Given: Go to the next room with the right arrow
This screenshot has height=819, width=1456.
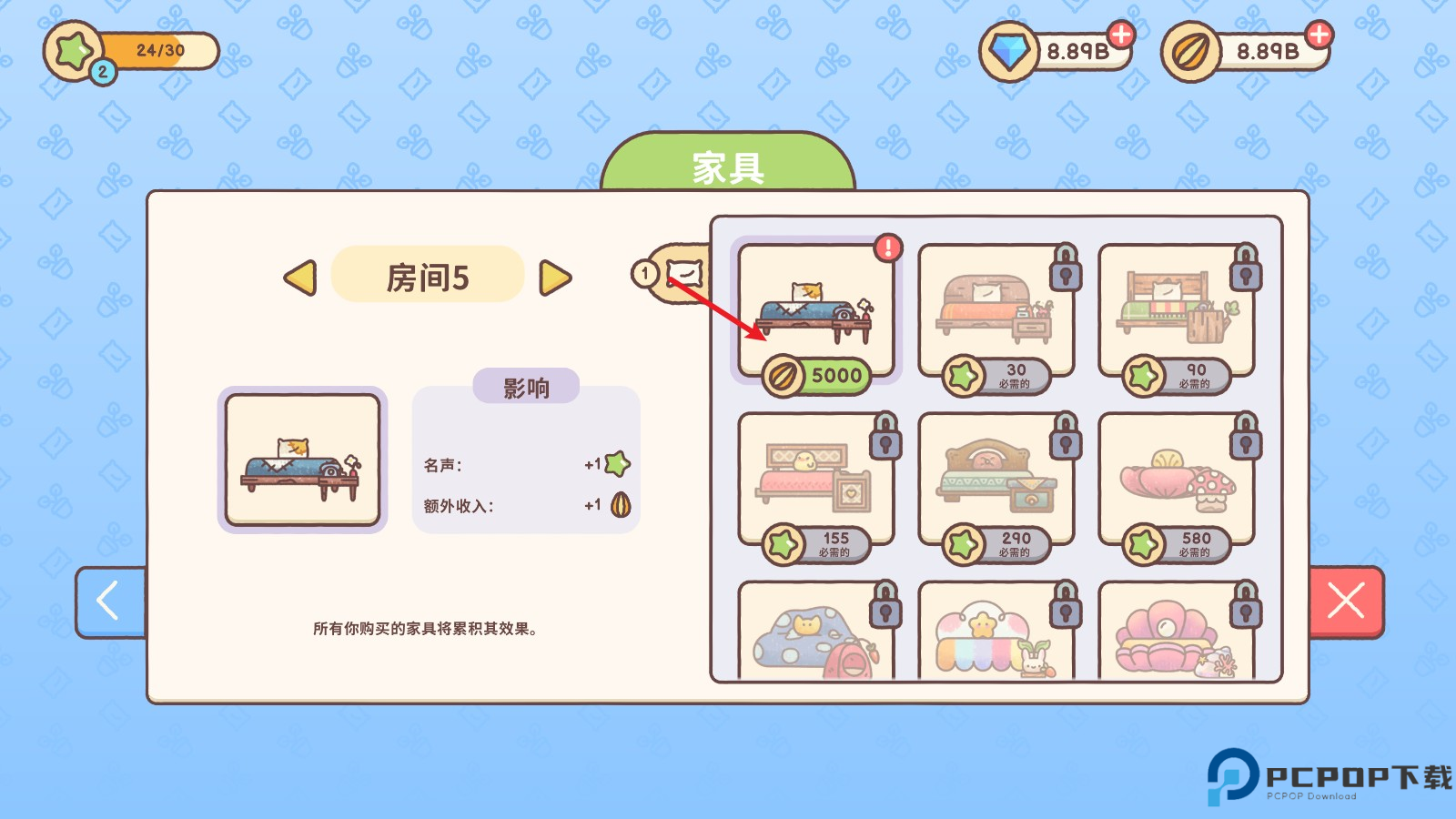Looking at the screenshot, I should click(x=556, y=278).
